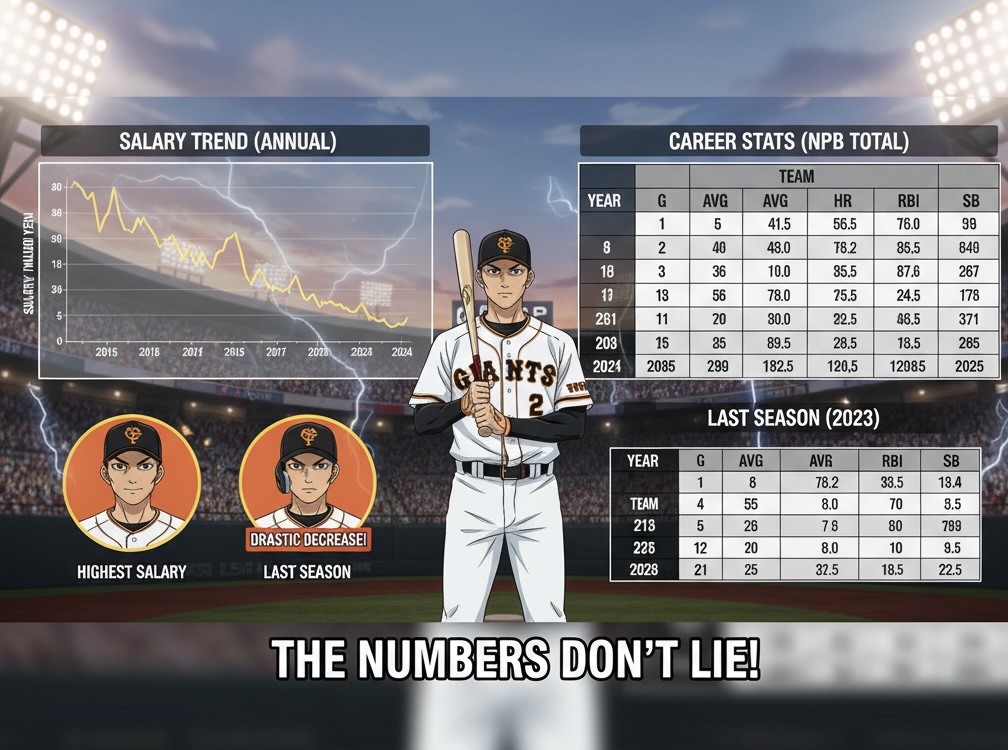The width and height of the screenshot is (1008, 750).
Task: Open the Career Stats (NPB Total) header
Action: 789,141
